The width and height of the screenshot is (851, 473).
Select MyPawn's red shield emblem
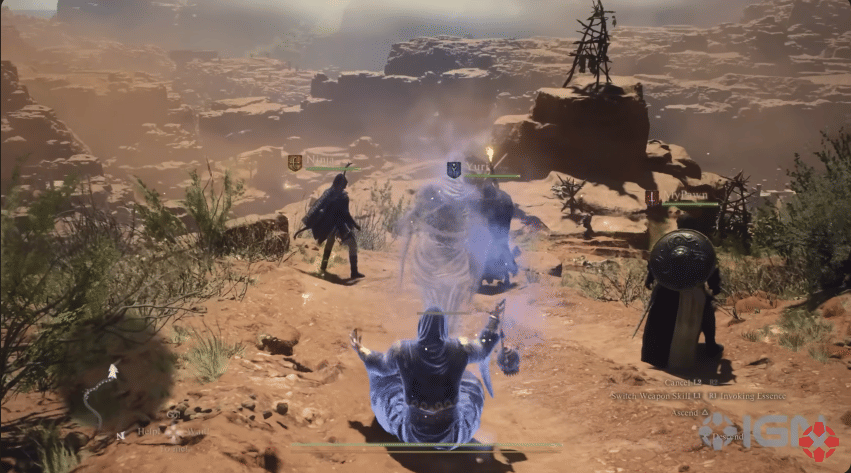[652, 198]
